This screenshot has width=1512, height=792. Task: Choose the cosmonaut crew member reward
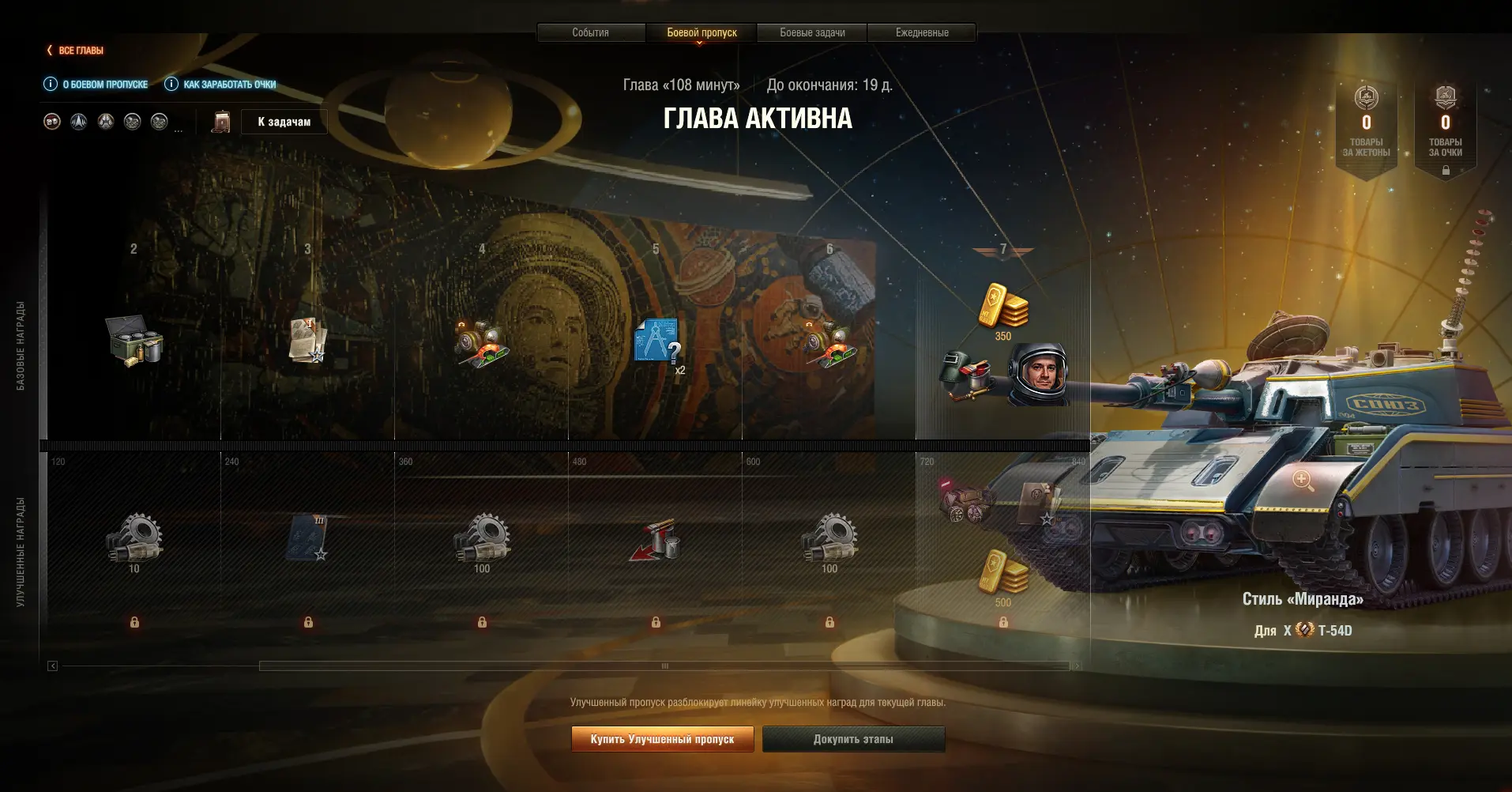[1037, 373]
